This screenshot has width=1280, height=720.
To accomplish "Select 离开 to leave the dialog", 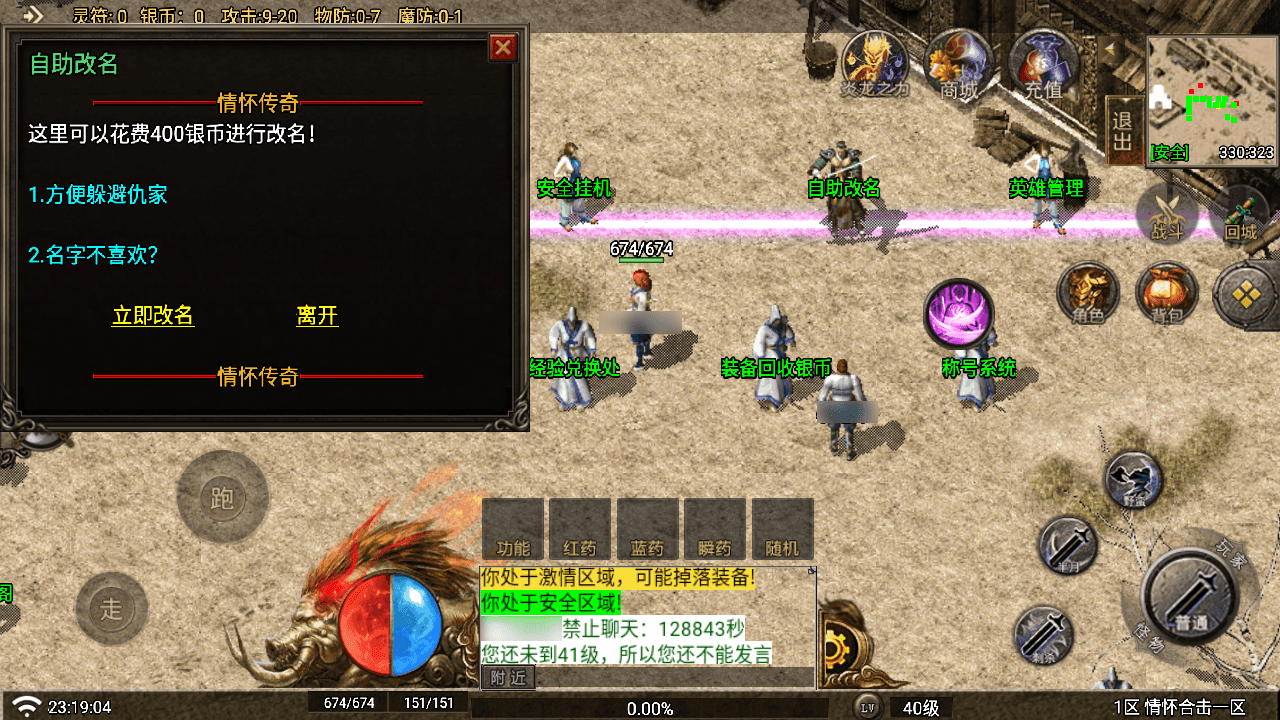I will coord(317,316).
